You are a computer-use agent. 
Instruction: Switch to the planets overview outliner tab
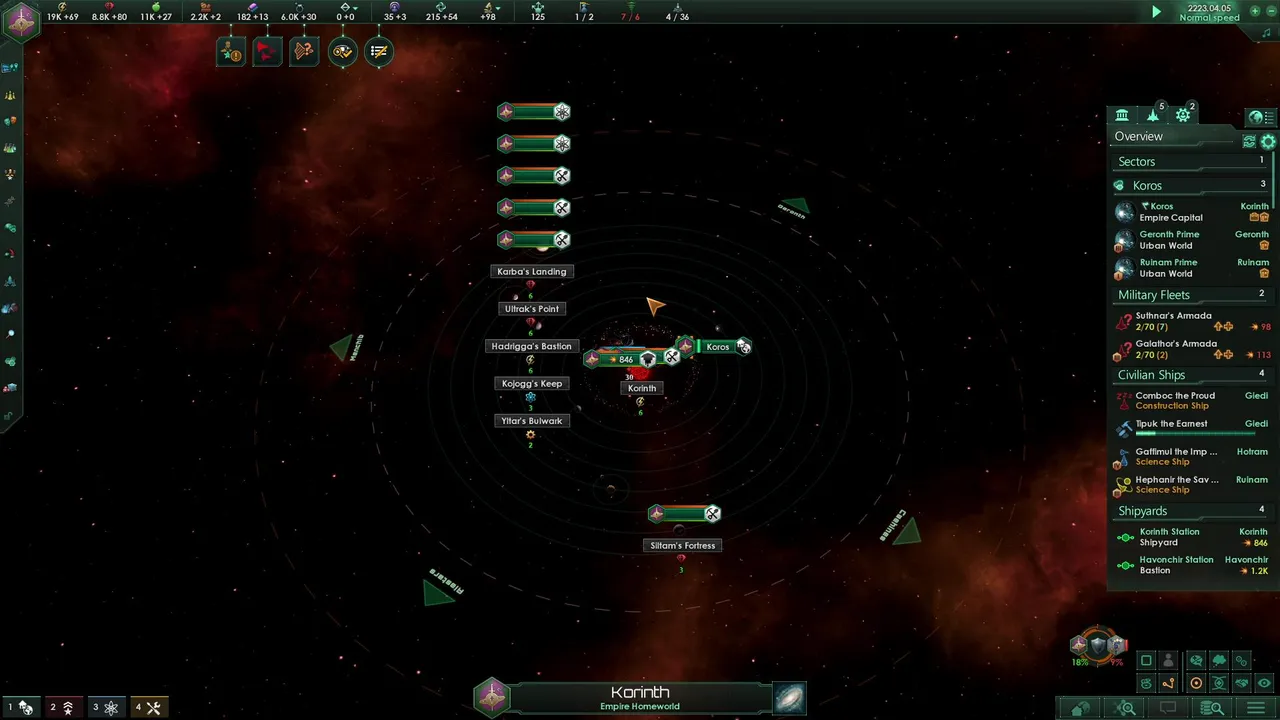(1122, 115)
